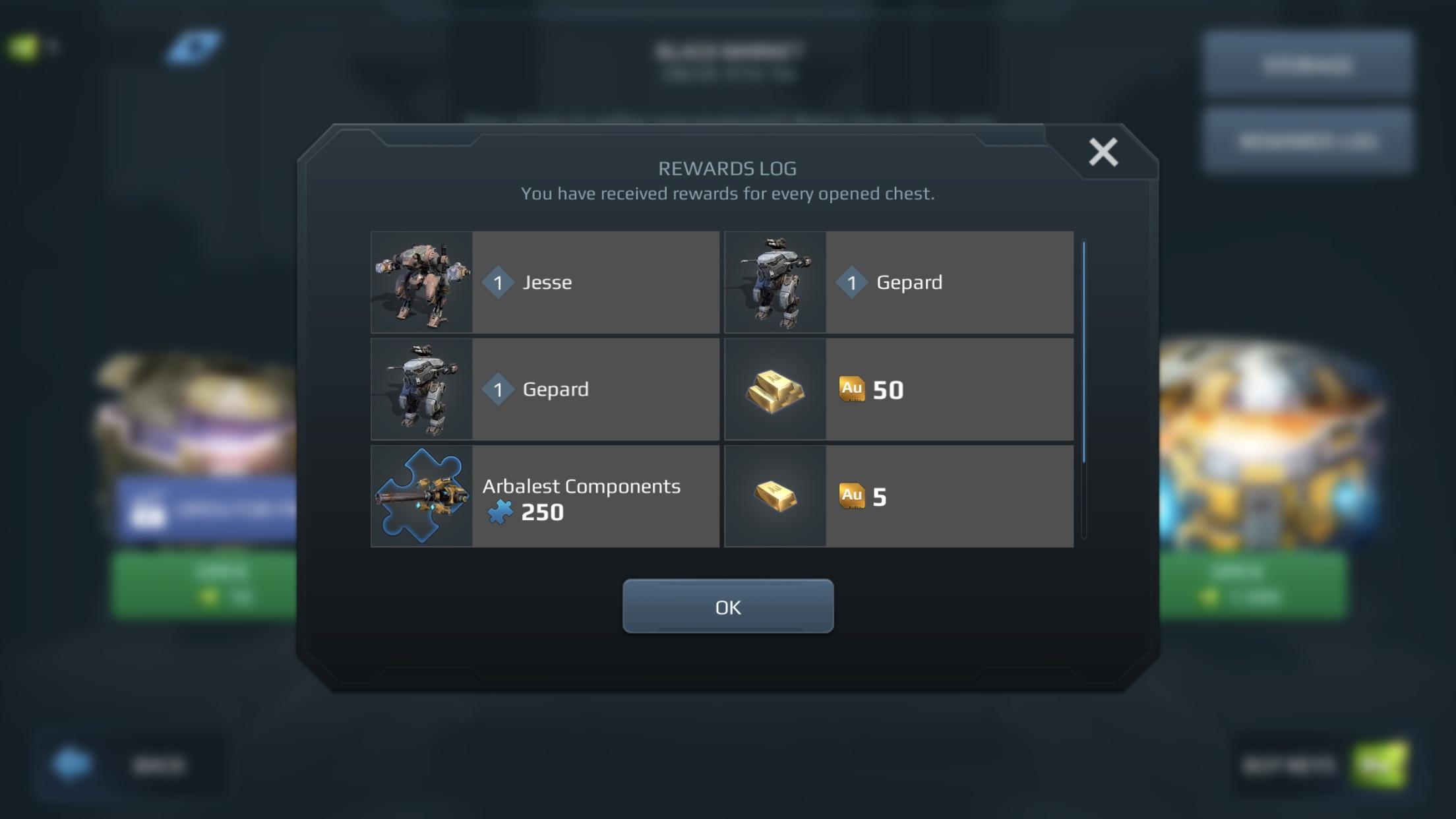Select the Jesse robot thumbnail
Viewport: 1456px width, 819px height.
(x=422, y=282)
